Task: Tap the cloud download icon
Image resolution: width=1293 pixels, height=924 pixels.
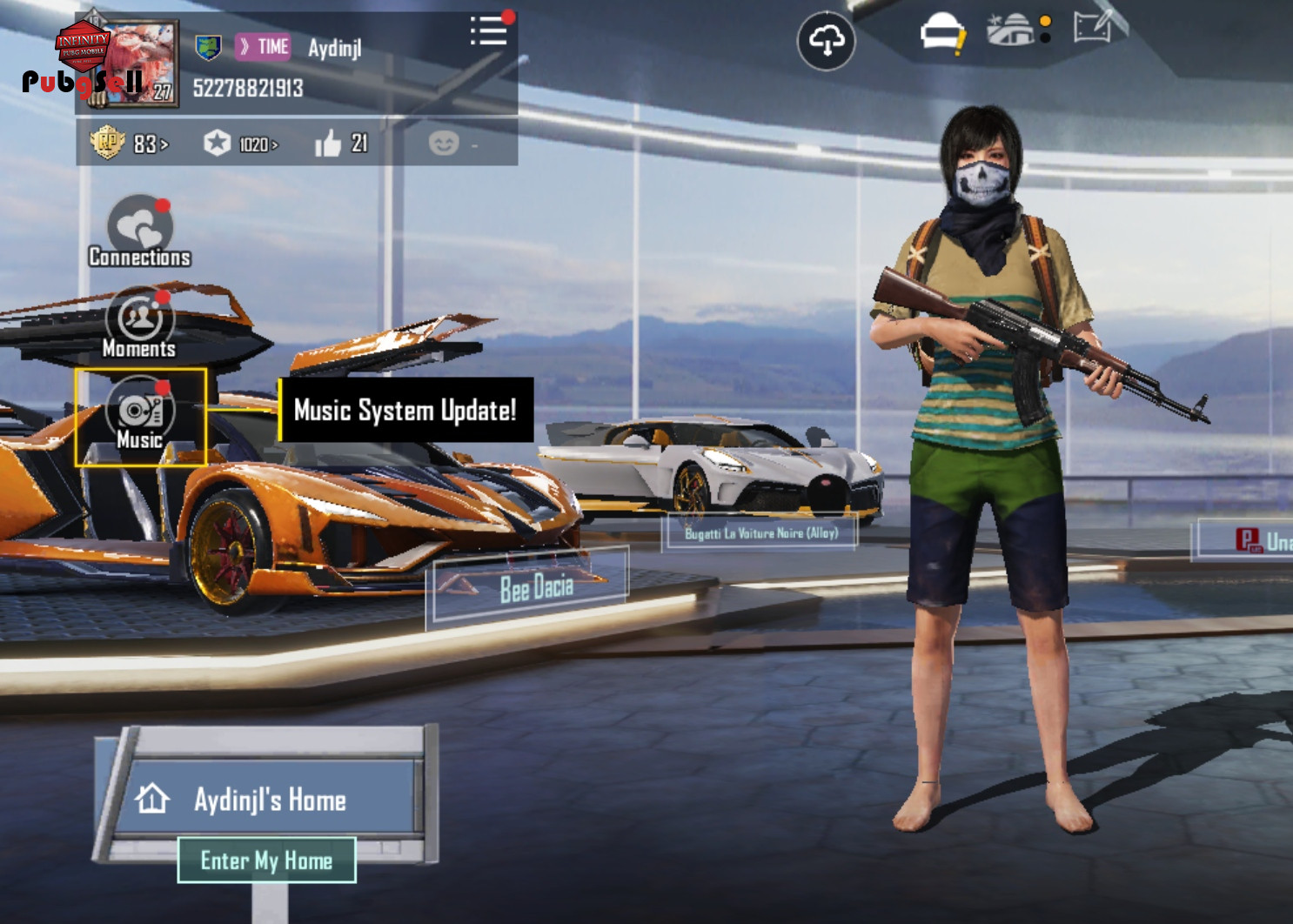Action: click(x=826, y=40)
